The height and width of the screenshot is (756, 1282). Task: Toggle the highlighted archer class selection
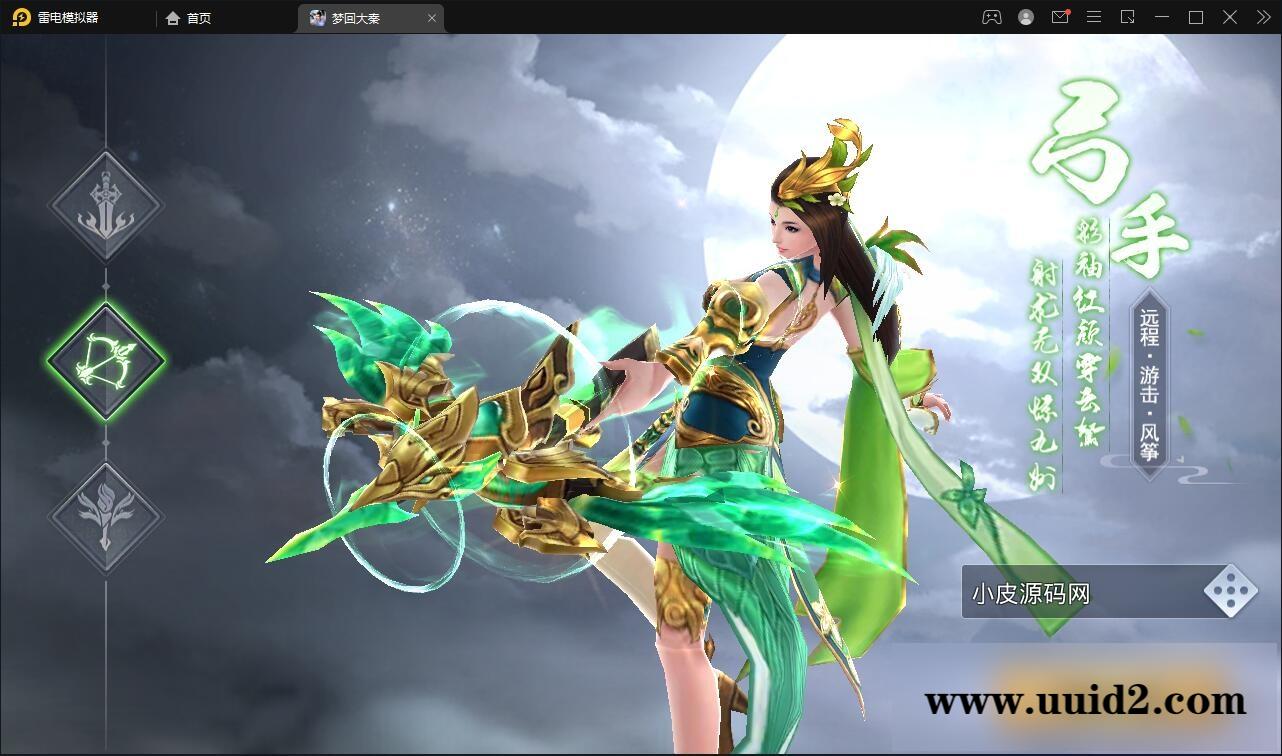pyautogui.click(x=105, y=362)
